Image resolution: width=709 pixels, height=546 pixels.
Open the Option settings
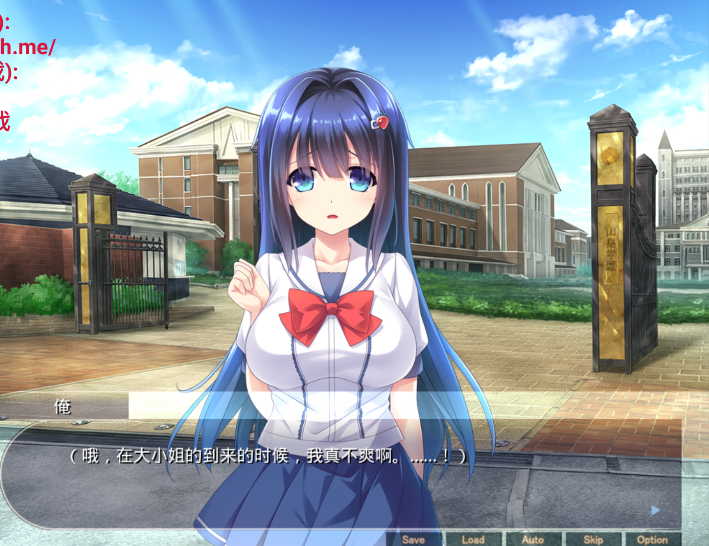click(x=653, y=539)
